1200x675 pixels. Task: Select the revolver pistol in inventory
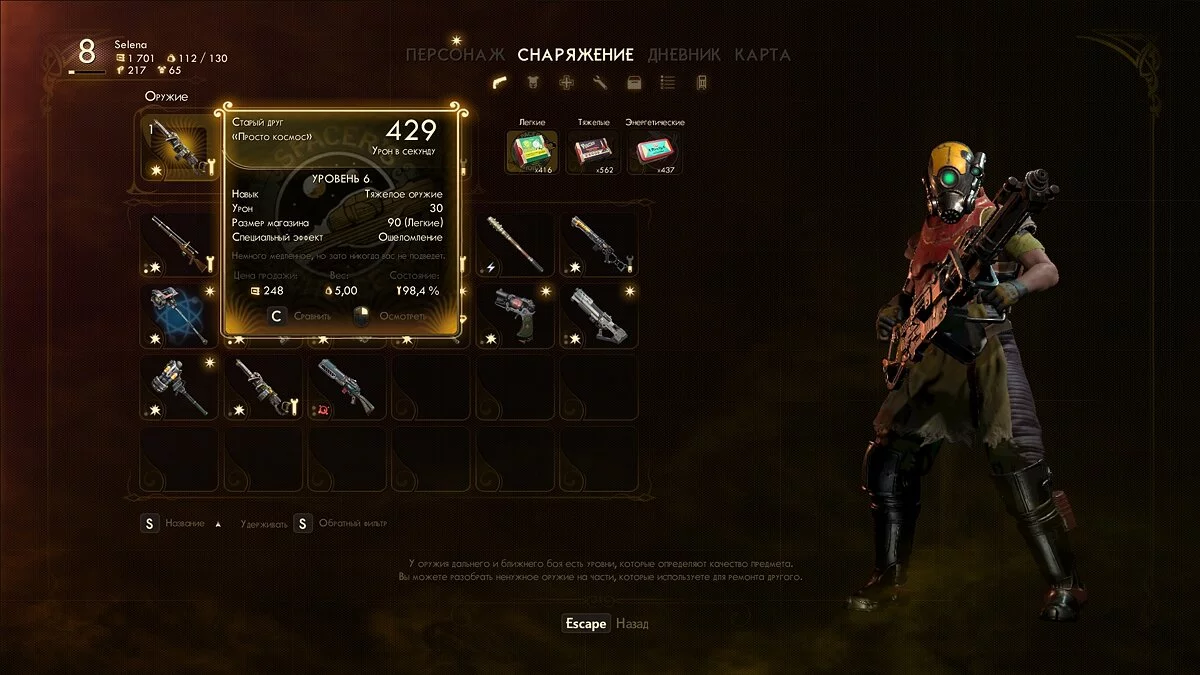pos(516,314)
